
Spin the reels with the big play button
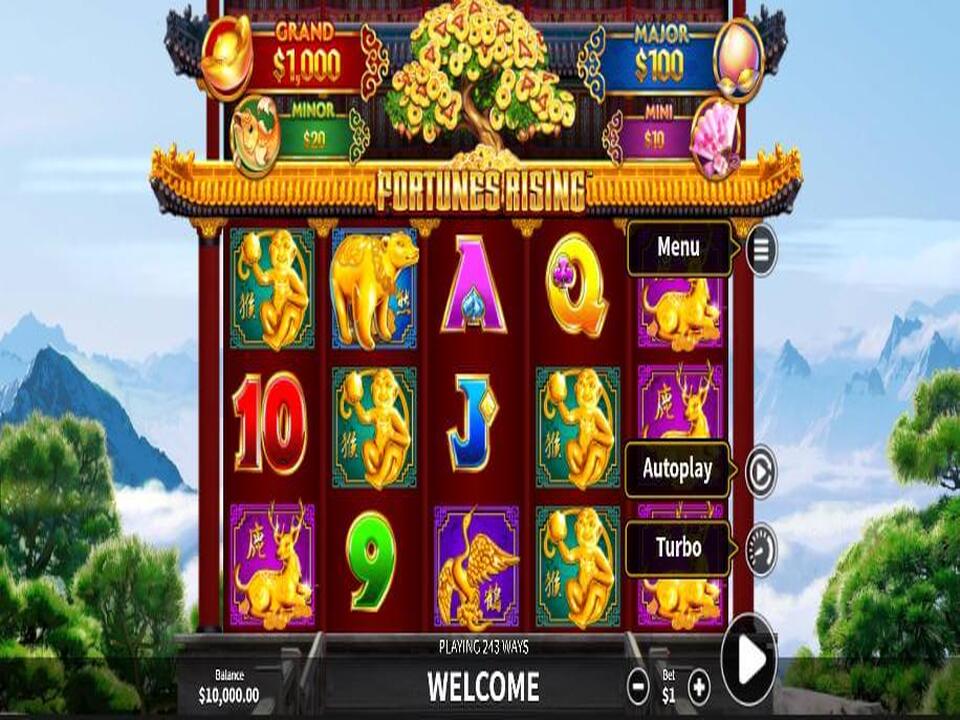749,660
